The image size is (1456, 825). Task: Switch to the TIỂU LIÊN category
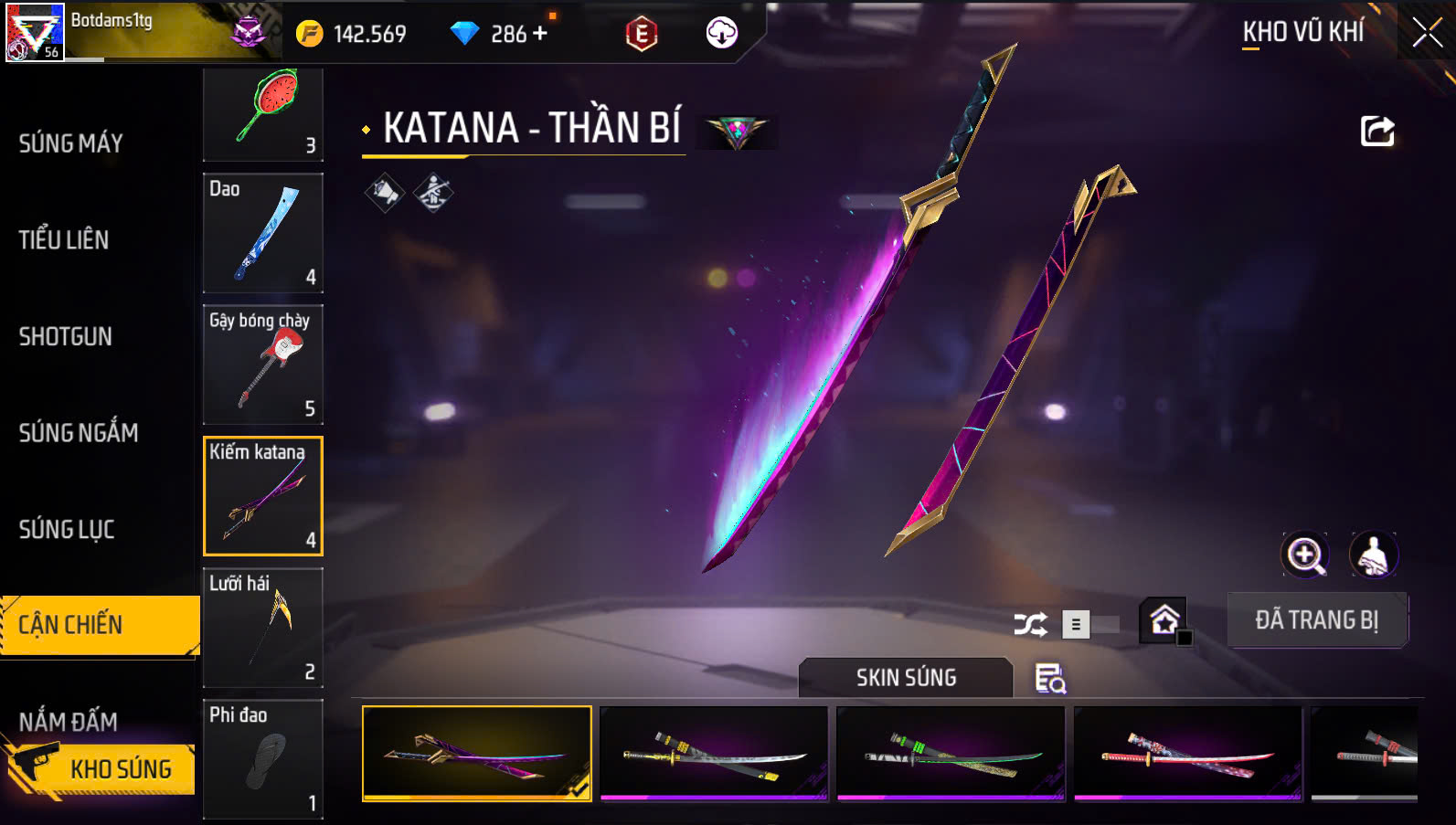(64, 240)
